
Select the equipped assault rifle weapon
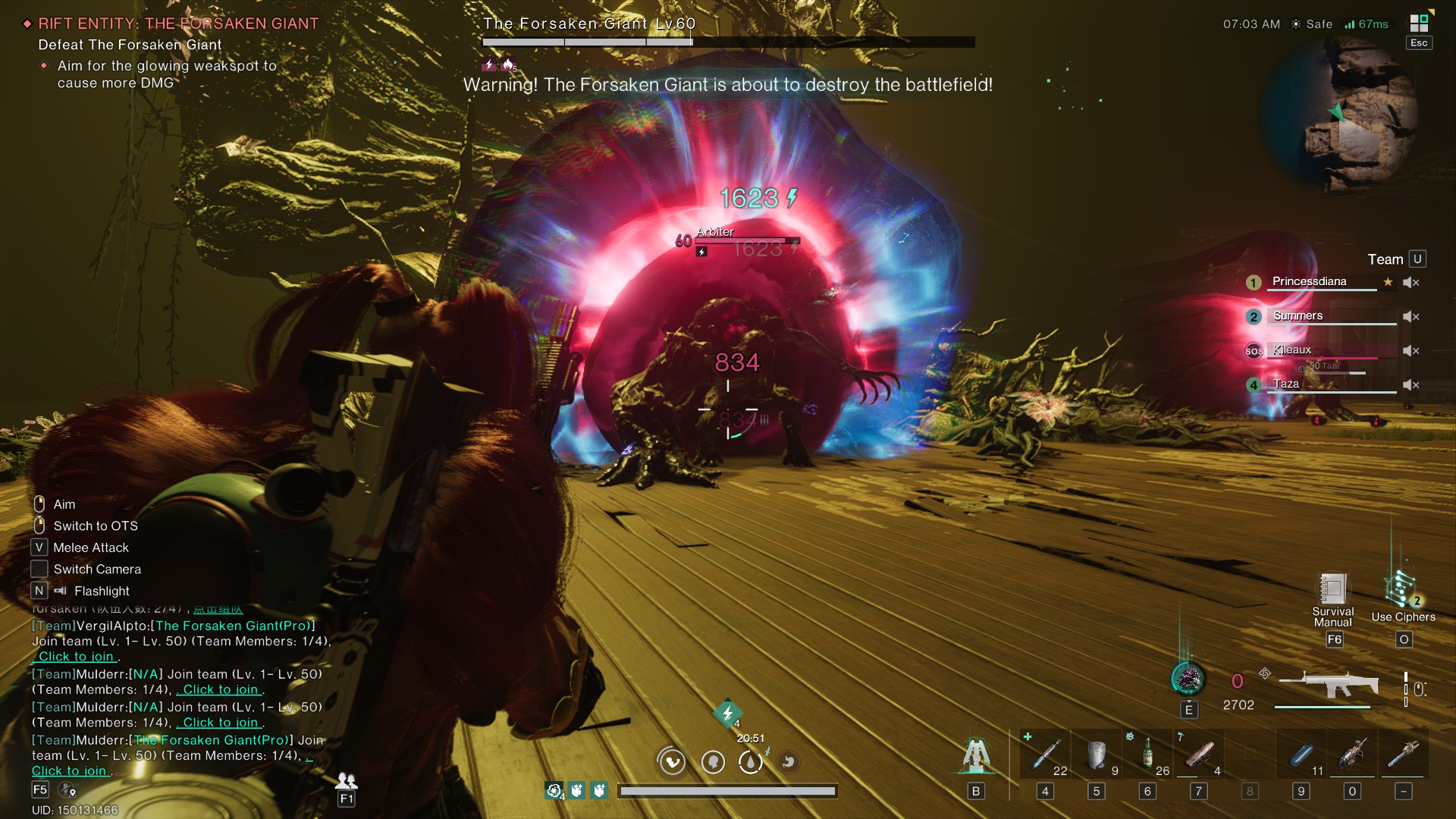pyautogui.click(x=1329, y=686)
